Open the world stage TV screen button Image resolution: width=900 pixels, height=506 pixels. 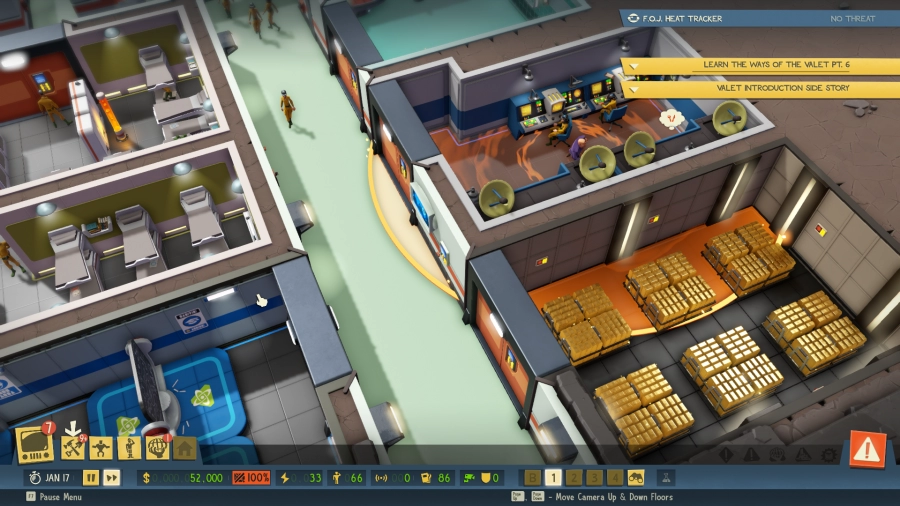[34, 446]
